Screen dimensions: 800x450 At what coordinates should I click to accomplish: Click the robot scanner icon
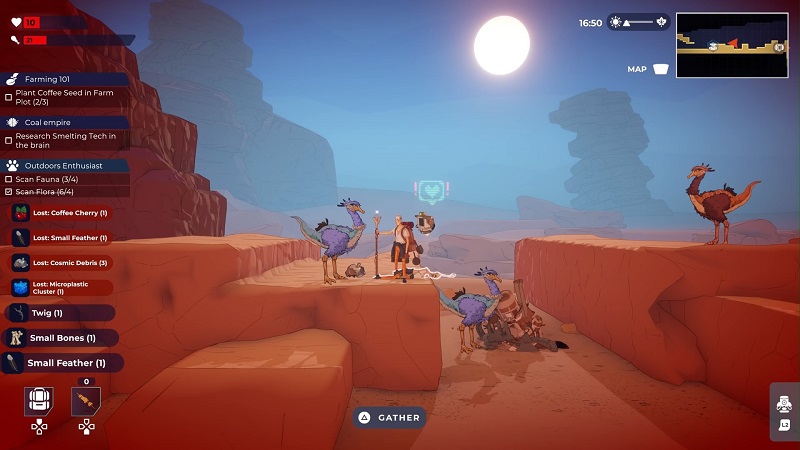(784, 404)
